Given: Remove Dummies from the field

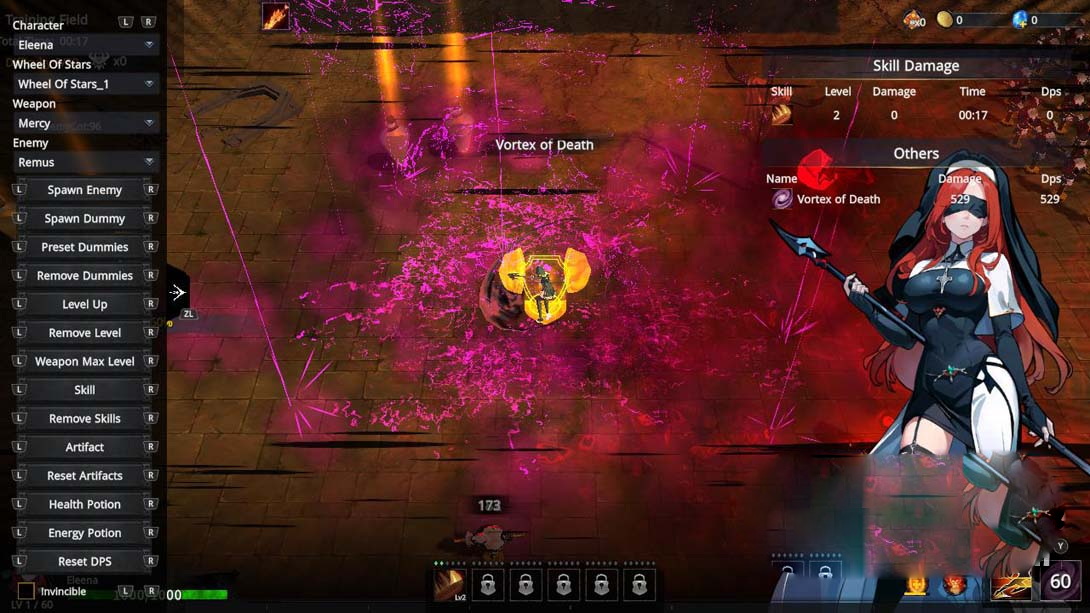Looking at the screenshot, I should pyautogui.click(x=84, y=276).
